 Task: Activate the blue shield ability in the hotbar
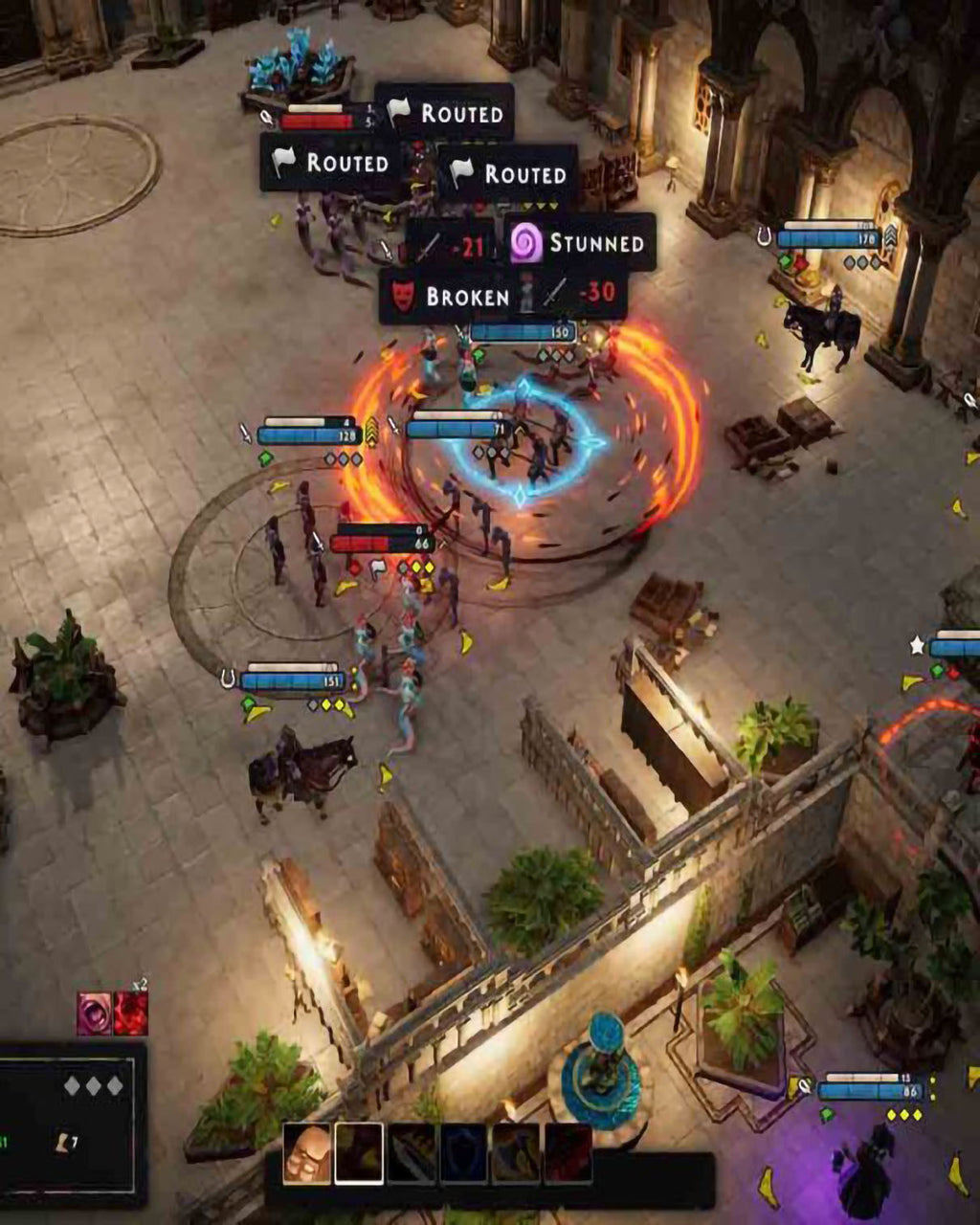[463, 1153]
